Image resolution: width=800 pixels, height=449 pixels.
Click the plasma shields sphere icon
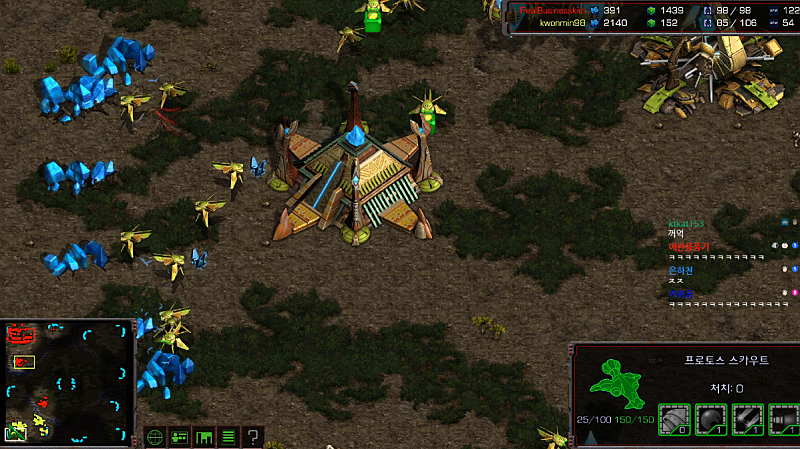click(711, 418)
